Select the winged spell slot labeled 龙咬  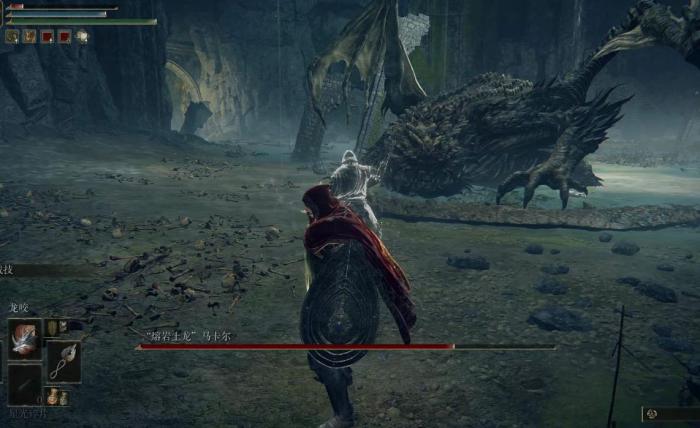[x=24, y=340]
